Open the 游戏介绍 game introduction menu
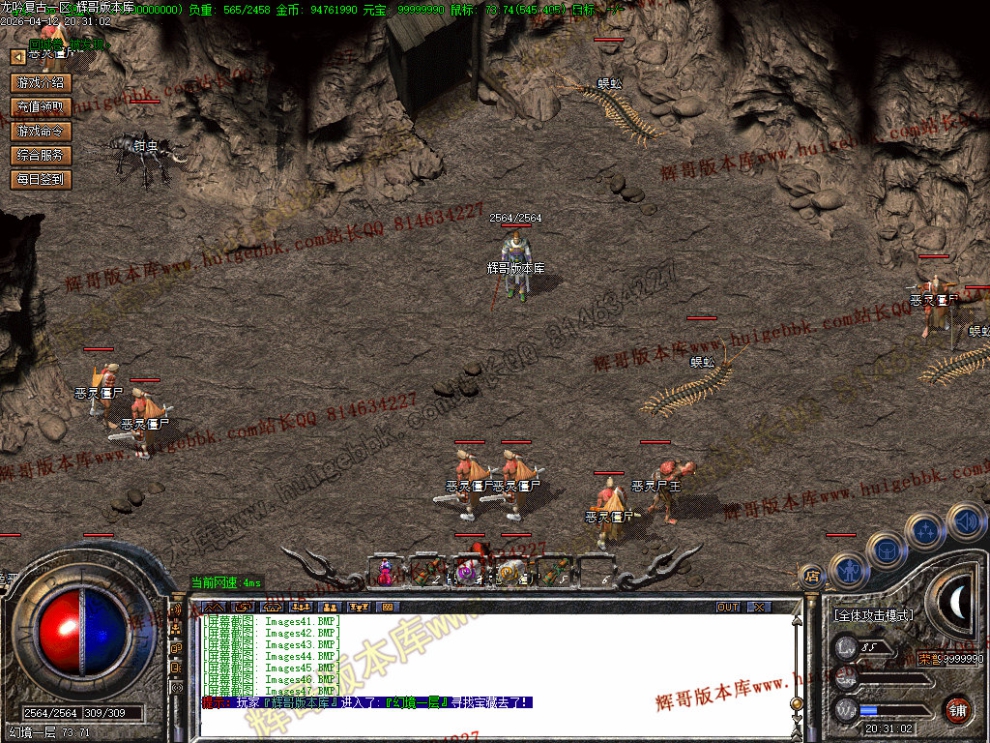Image resolution: width=990 pixels, height=743 pixels. [41, 83]
